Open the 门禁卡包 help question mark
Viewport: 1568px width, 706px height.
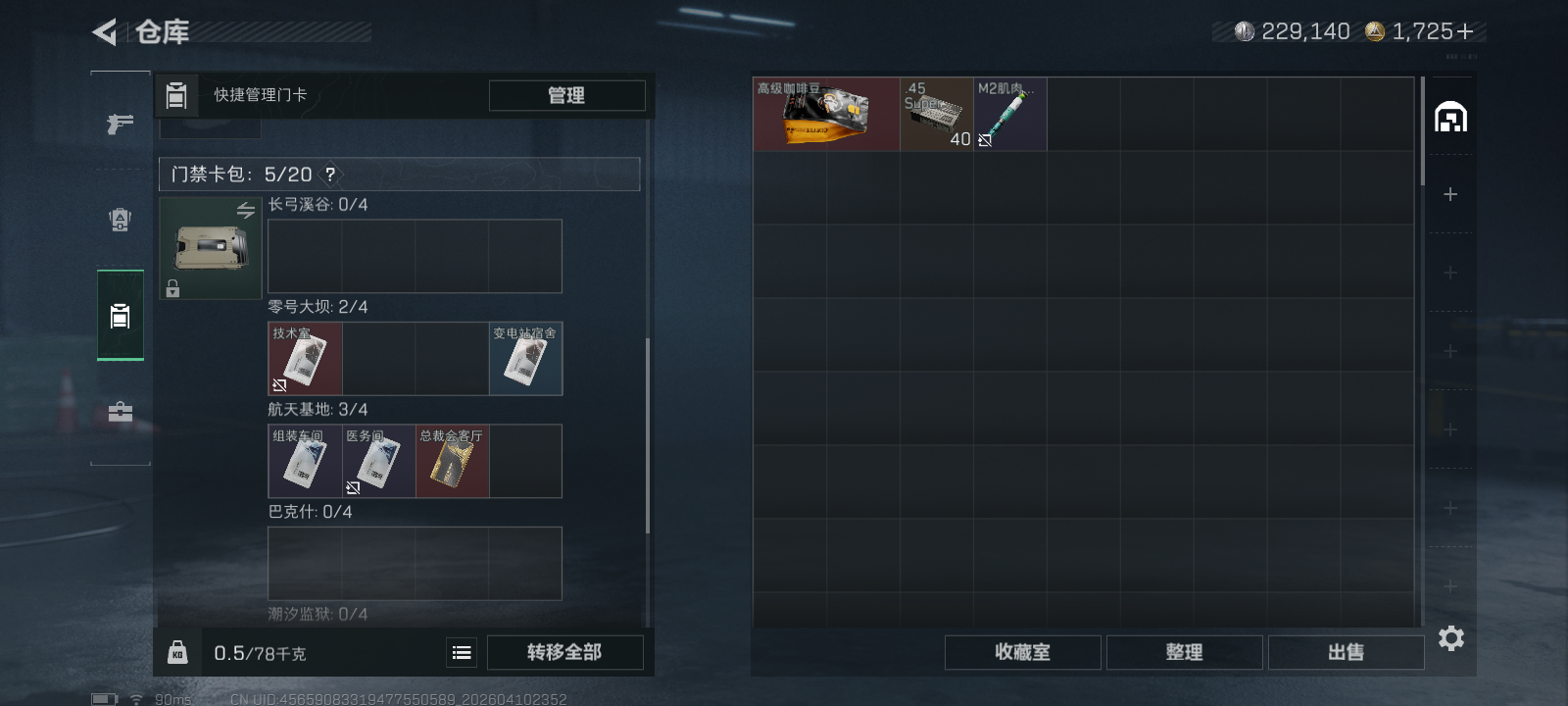(331, 174)
